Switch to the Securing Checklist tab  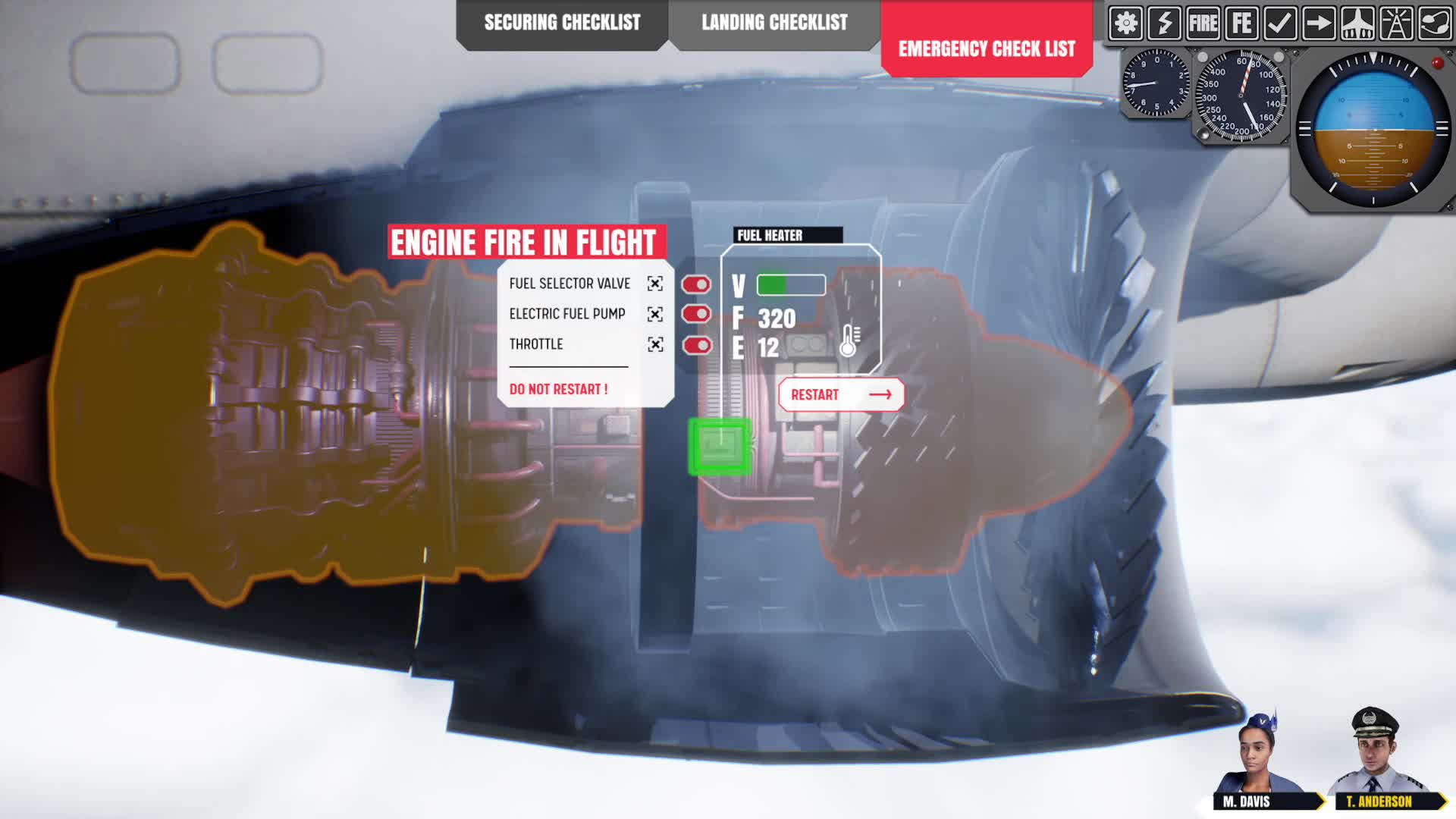(562, 23)
